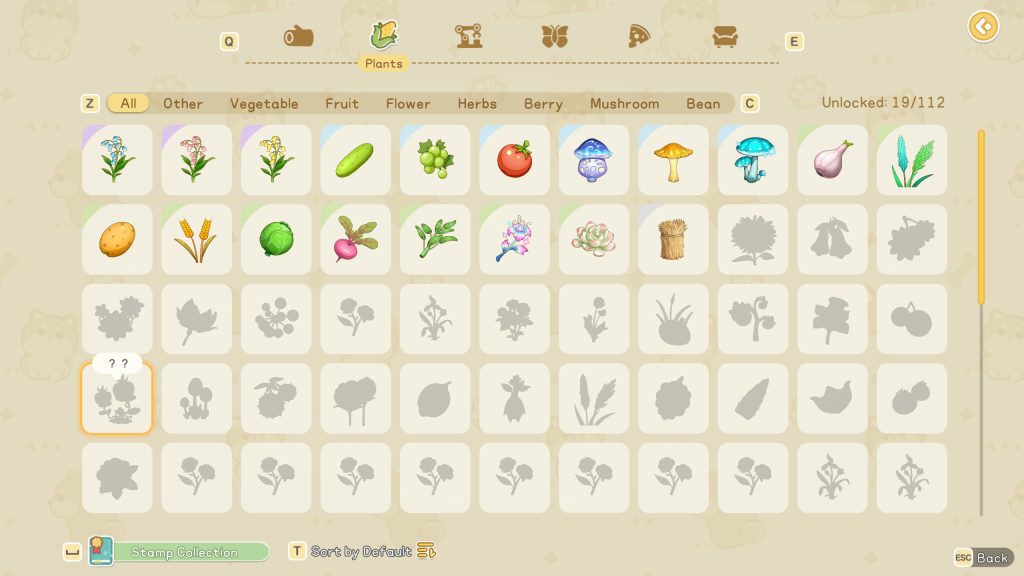This screenshot has width=1024, height=576.
Task: Click the round orange back arrow button
Action: point(983,26)
